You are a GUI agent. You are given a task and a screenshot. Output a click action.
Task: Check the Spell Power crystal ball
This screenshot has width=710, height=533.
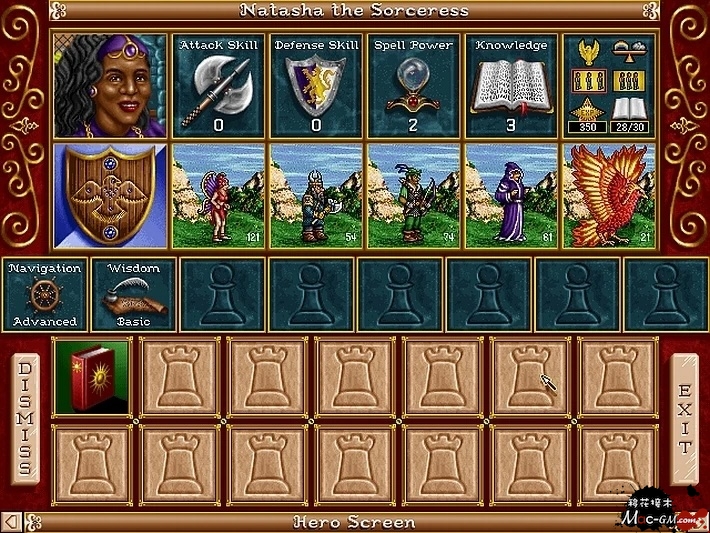point(414,85)
